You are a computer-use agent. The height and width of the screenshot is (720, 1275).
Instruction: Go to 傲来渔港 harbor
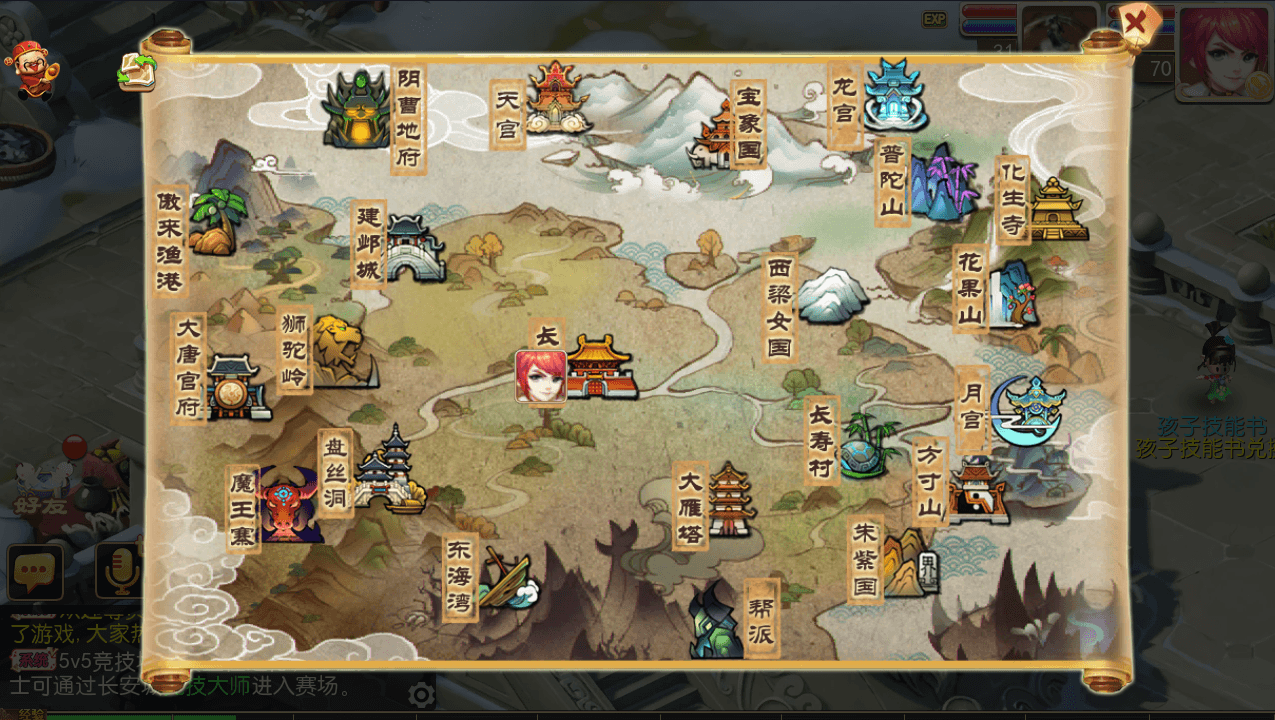(216, 222)
